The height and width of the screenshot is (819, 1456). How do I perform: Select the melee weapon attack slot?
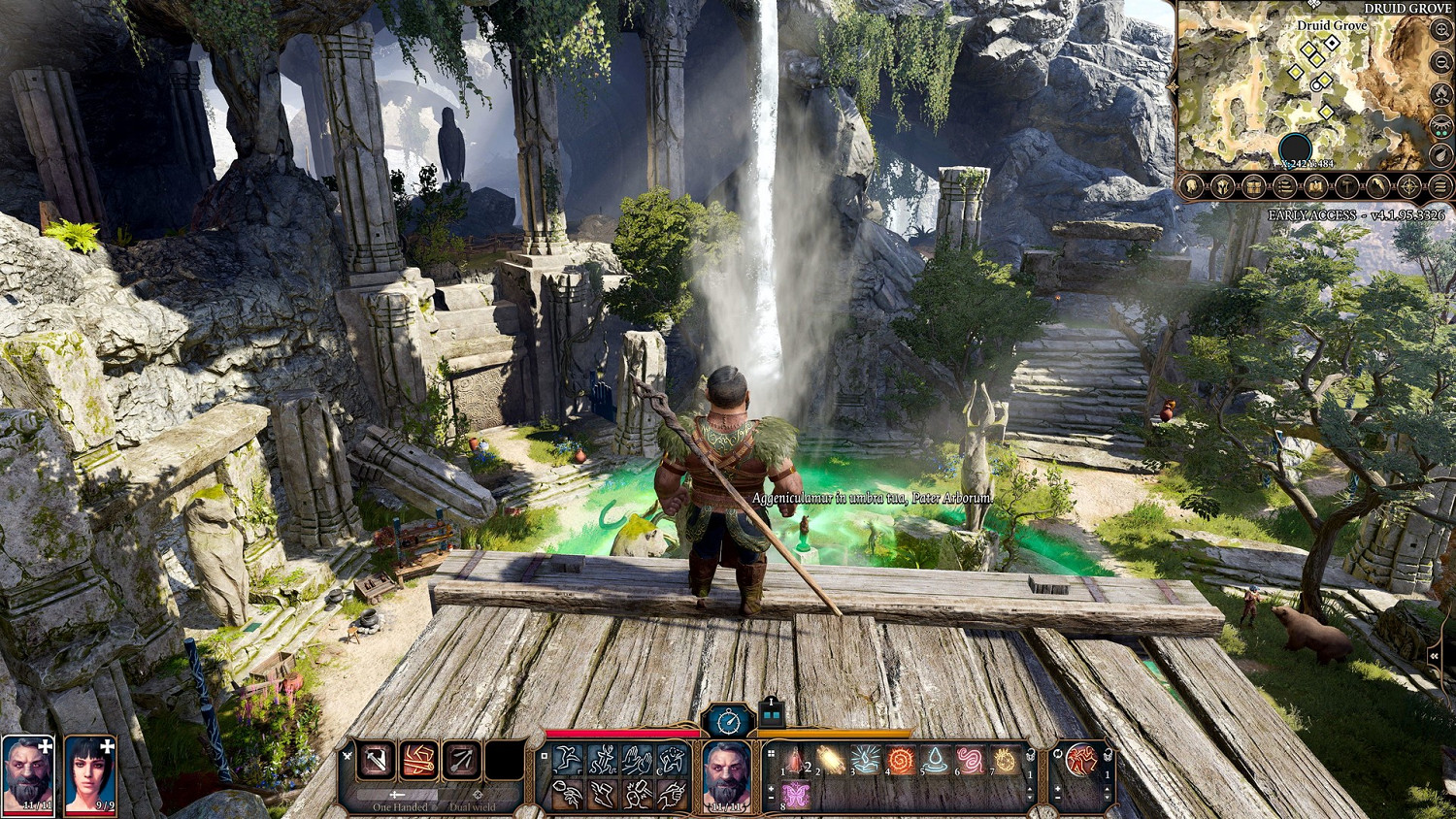coord(376,762)
